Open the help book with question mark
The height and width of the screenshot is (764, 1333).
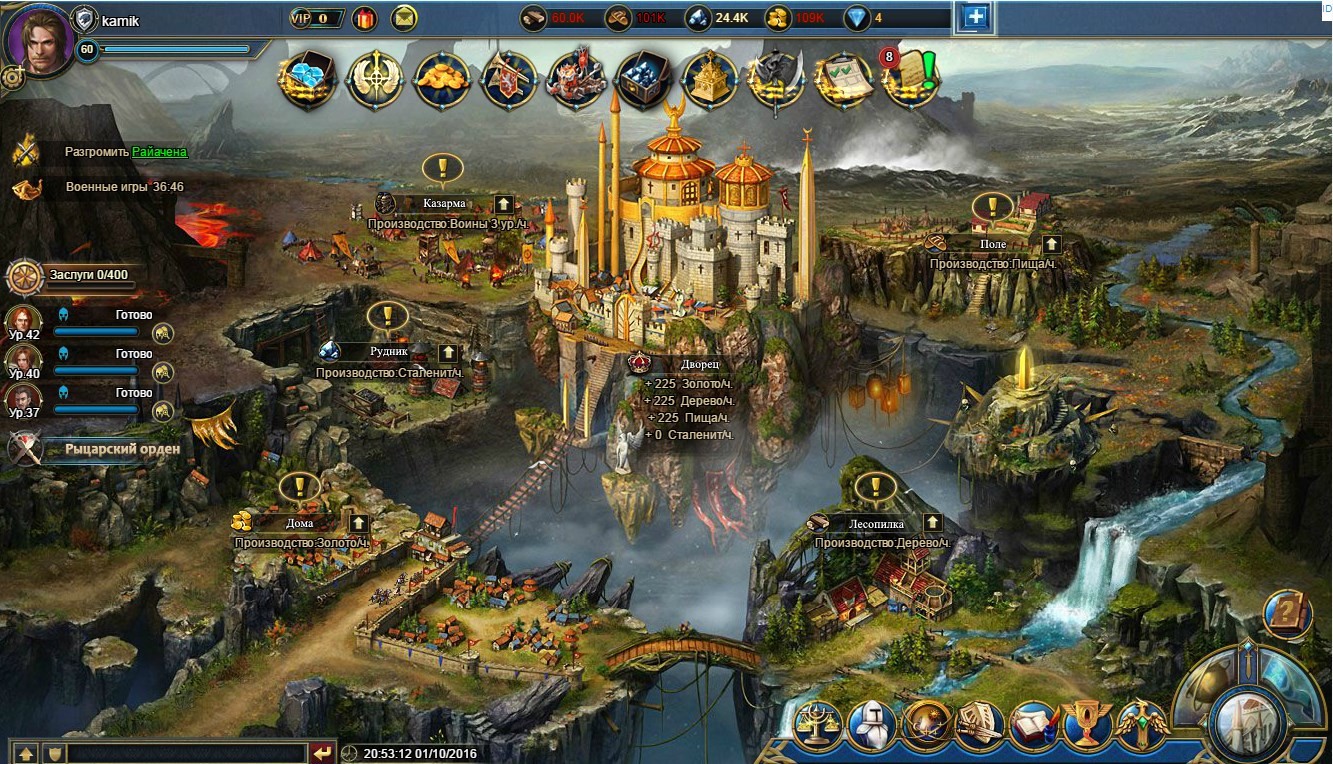click(1287, 614)
